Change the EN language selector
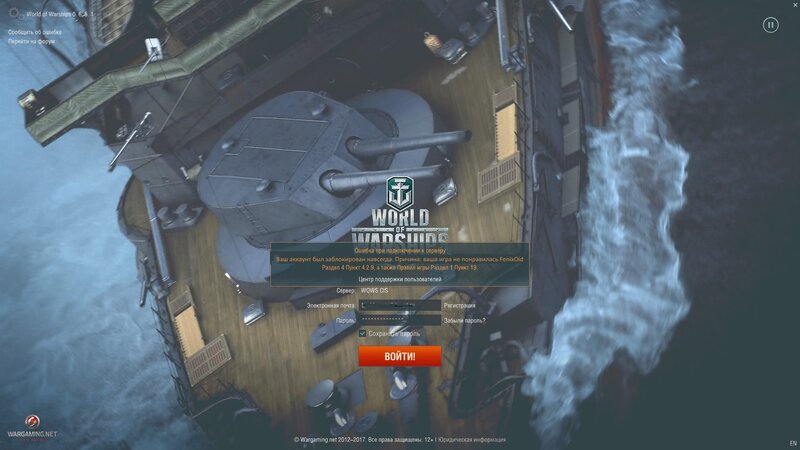 [x=793, y=442]
